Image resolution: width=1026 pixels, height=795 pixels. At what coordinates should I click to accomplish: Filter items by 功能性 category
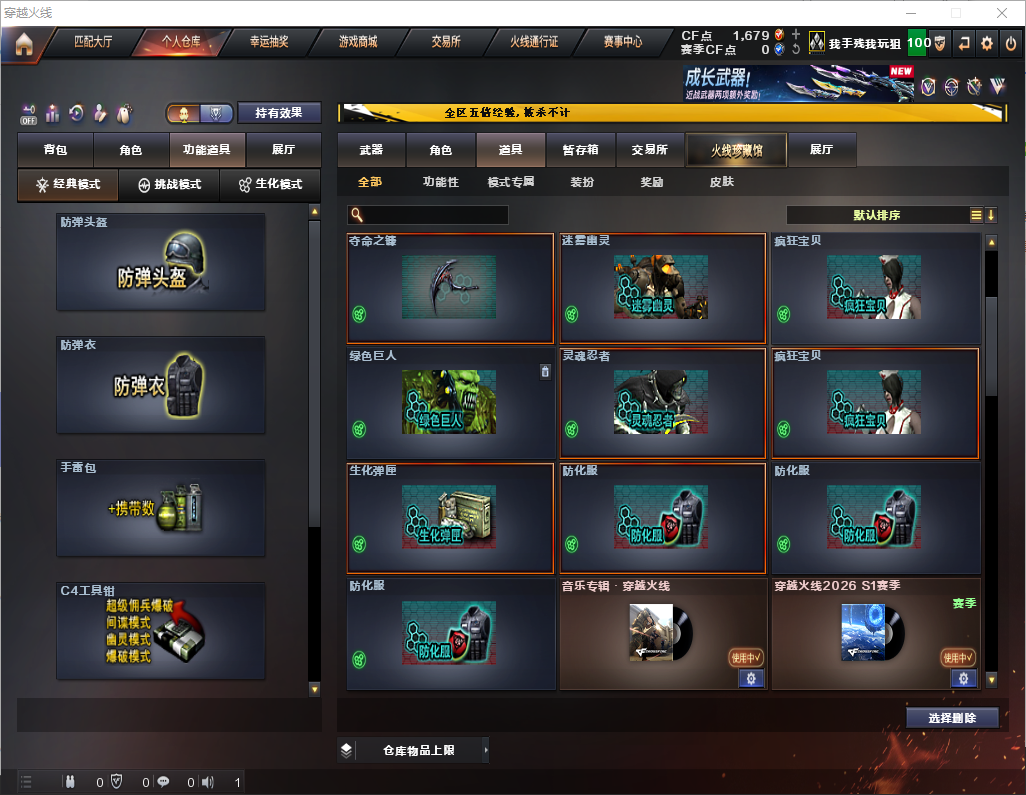(x=440, y=182)
